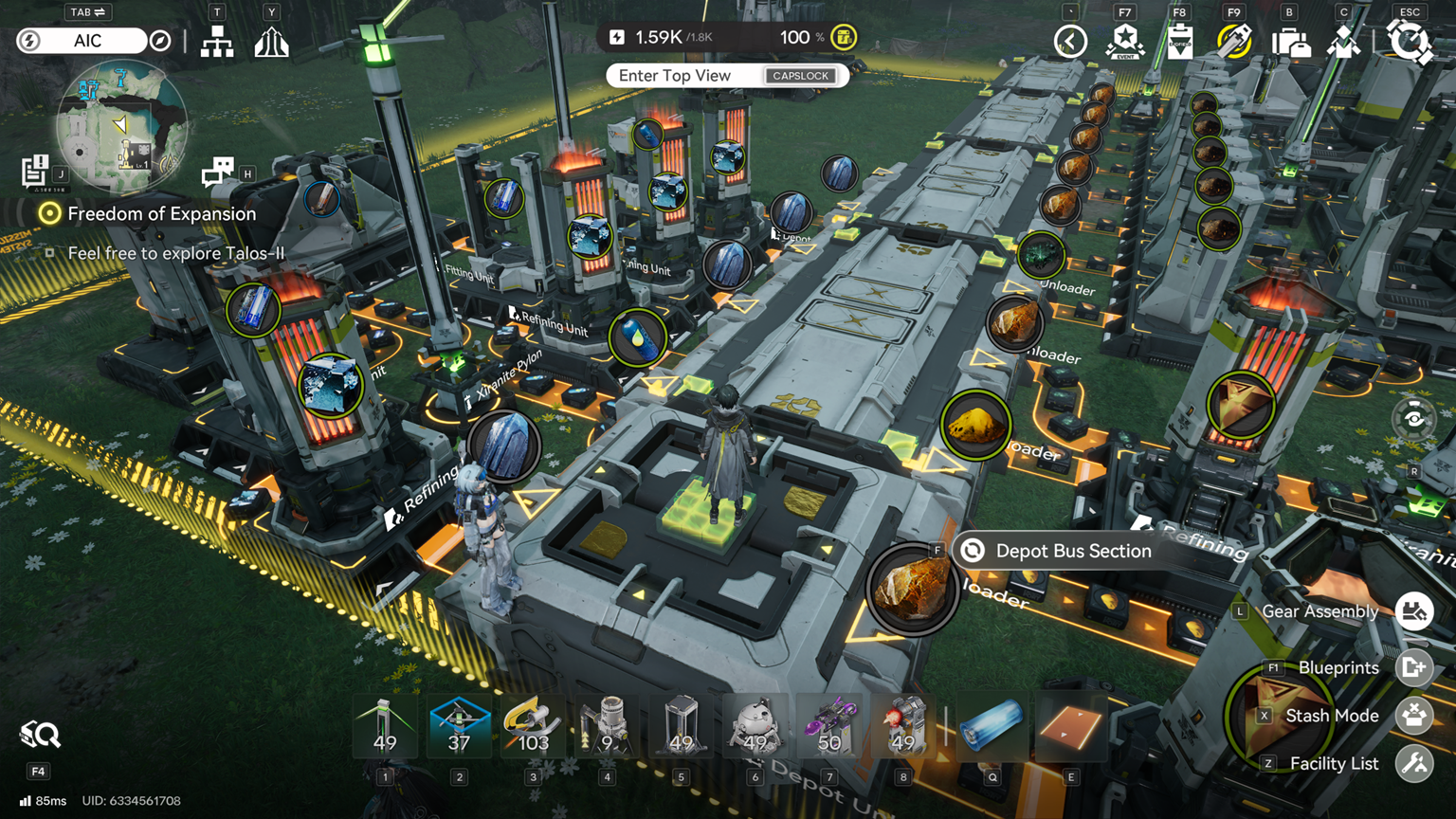Open Gear Assembly
Viewport: 1456px width, 819px height.
coord(1413,611)
